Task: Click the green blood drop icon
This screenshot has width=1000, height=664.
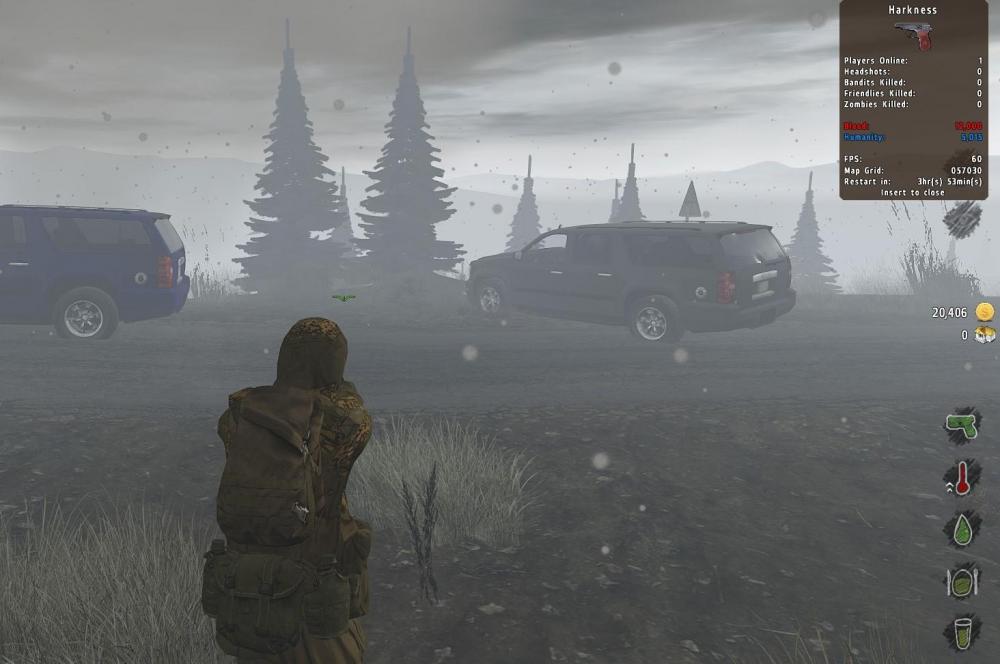Action: 962,530
